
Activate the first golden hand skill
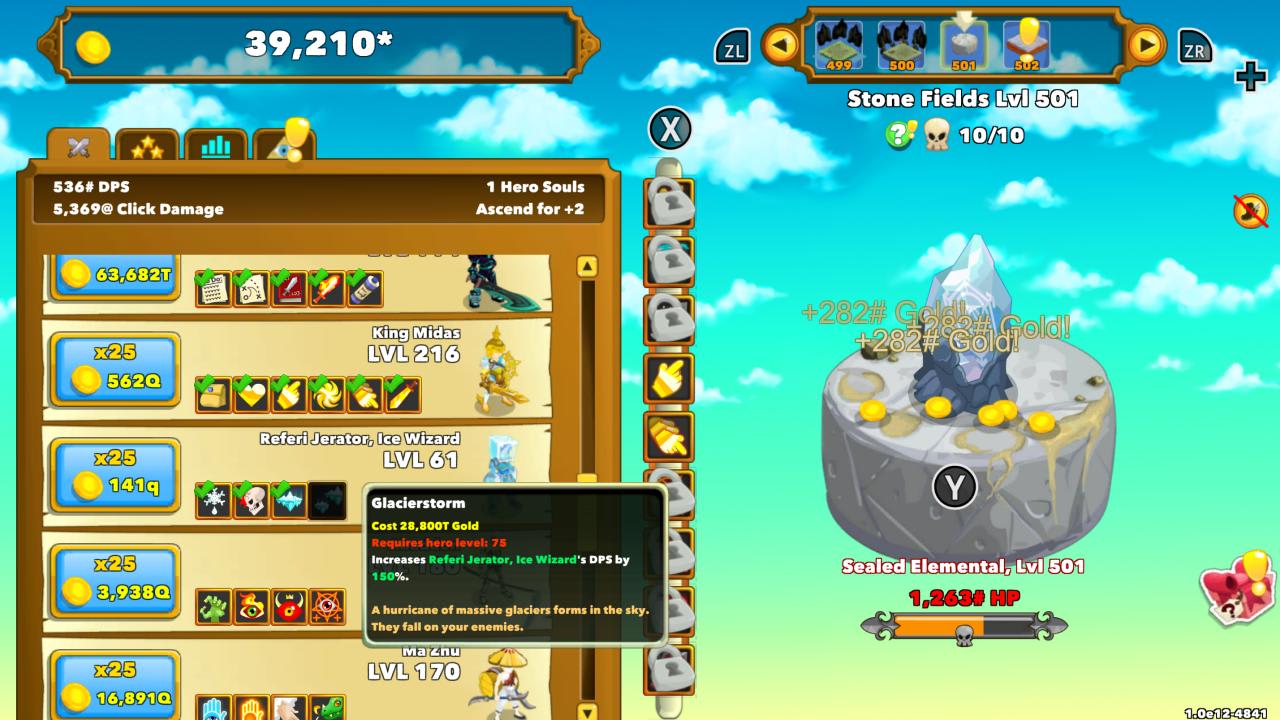(667, 377)
